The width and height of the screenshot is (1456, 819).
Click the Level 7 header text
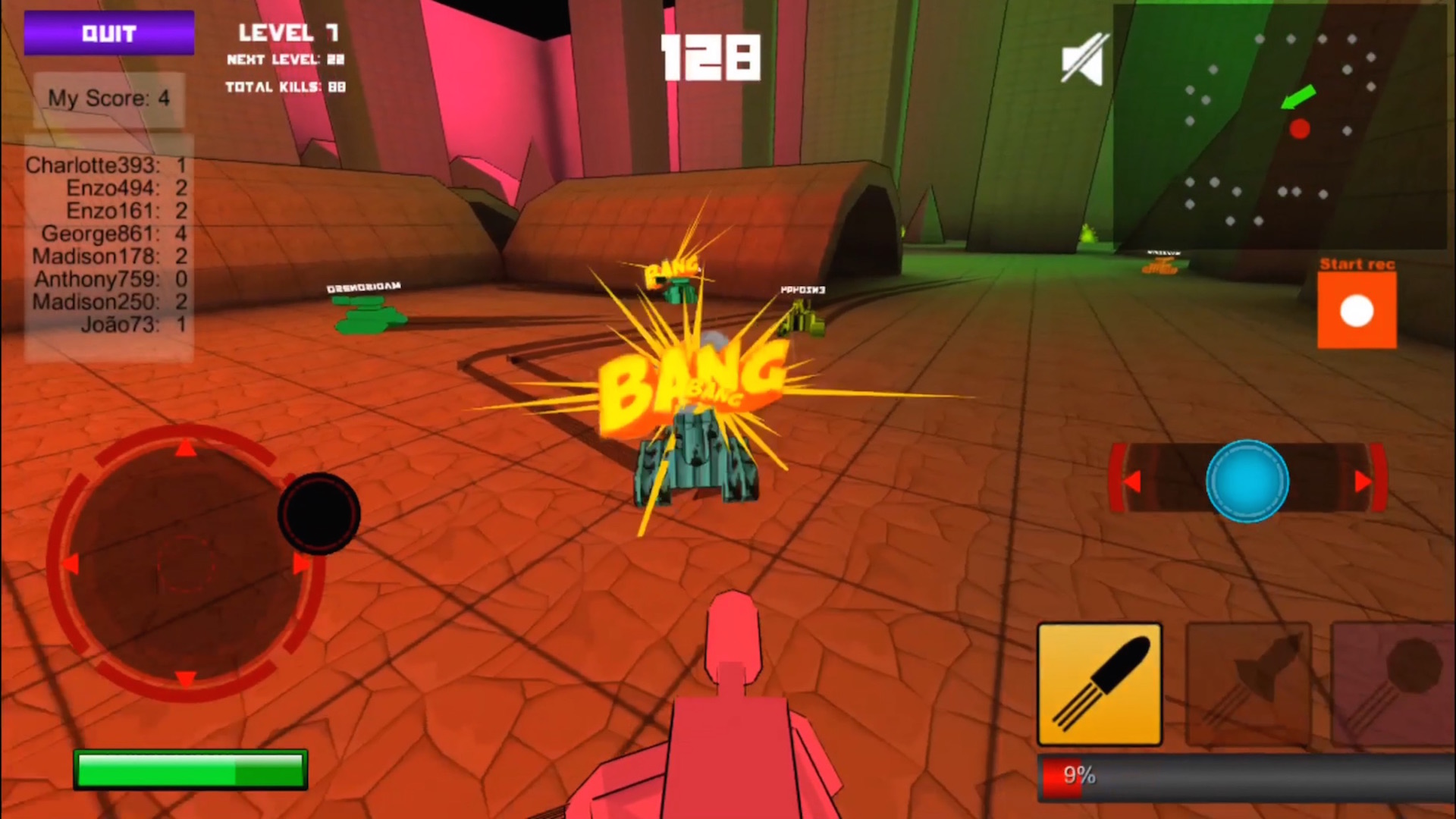click(287, 32)
